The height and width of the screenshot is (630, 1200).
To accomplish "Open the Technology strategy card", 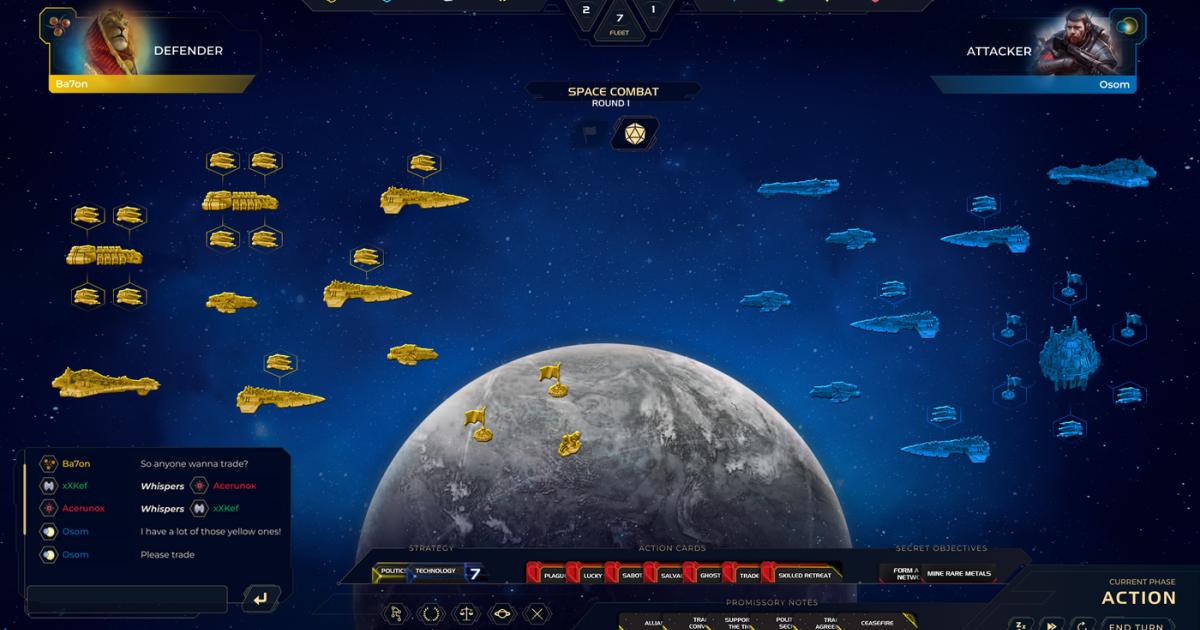I will click(437, 573).
